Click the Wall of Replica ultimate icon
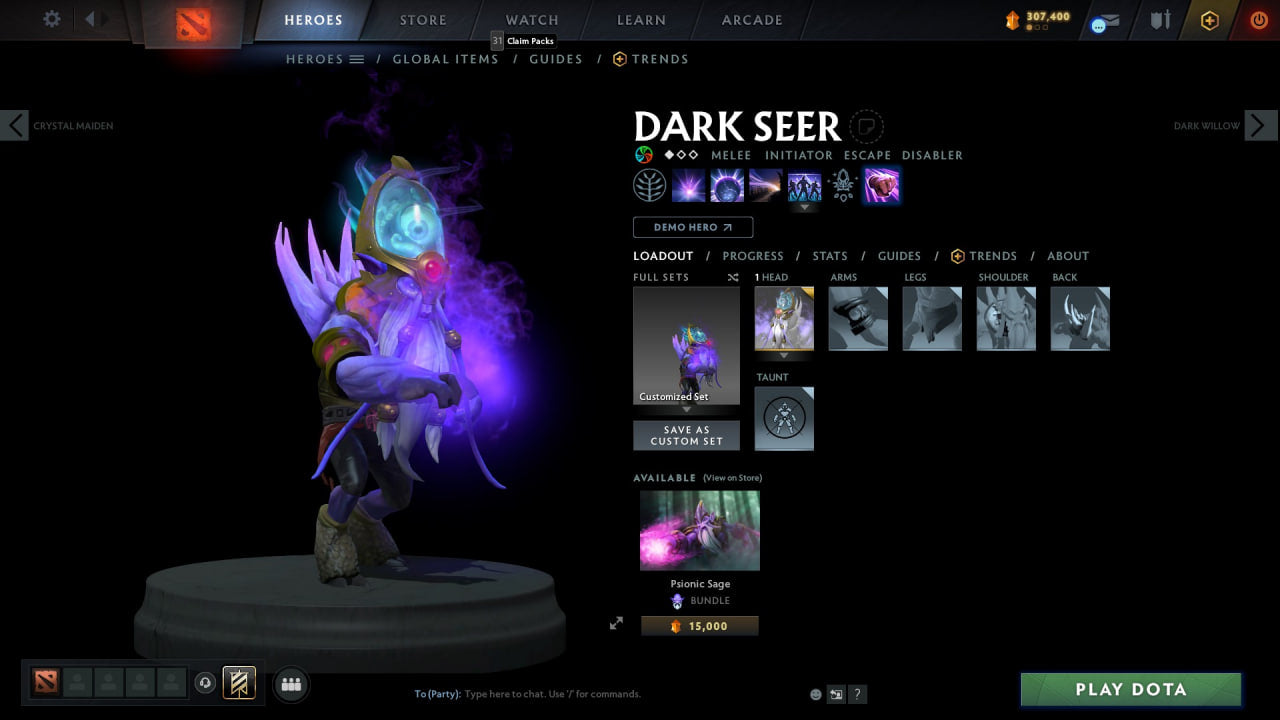Viewport: 1280px width, 720px height. (x=804, y=185)
